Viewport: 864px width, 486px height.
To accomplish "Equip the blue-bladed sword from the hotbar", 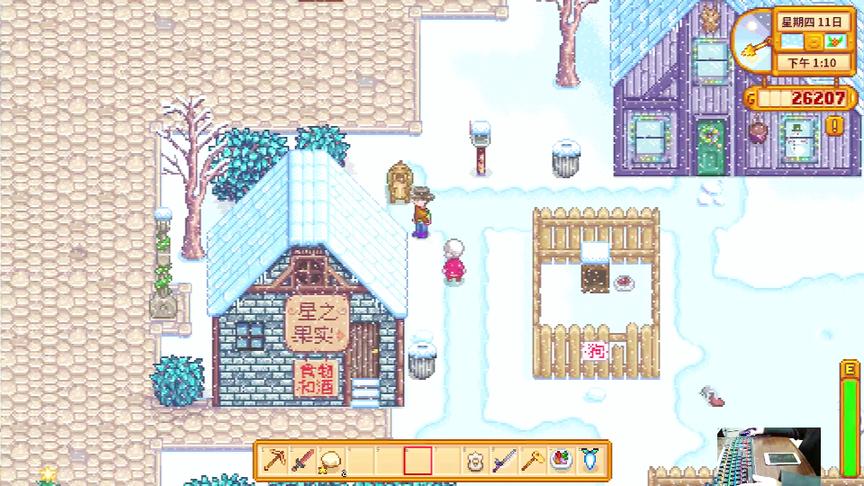I will point(503,461).
